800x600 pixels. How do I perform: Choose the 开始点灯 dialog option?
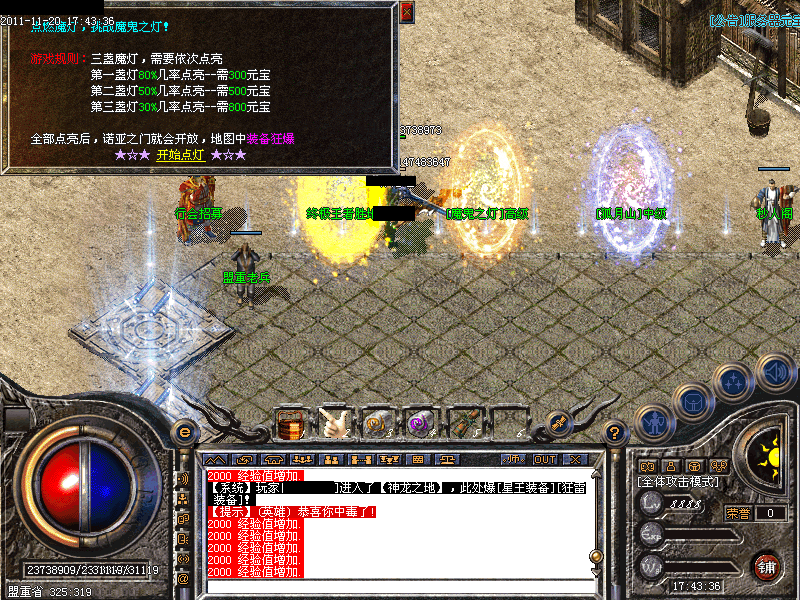[x=180, y=155]
